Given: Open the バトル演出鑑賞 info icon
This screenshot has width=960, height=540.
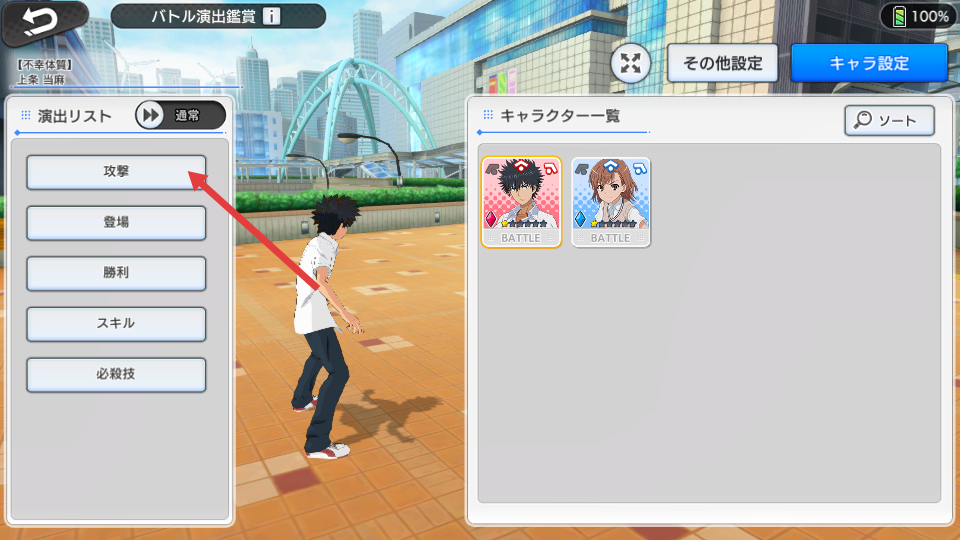Looking at the screenshot, I should (272, 16).
